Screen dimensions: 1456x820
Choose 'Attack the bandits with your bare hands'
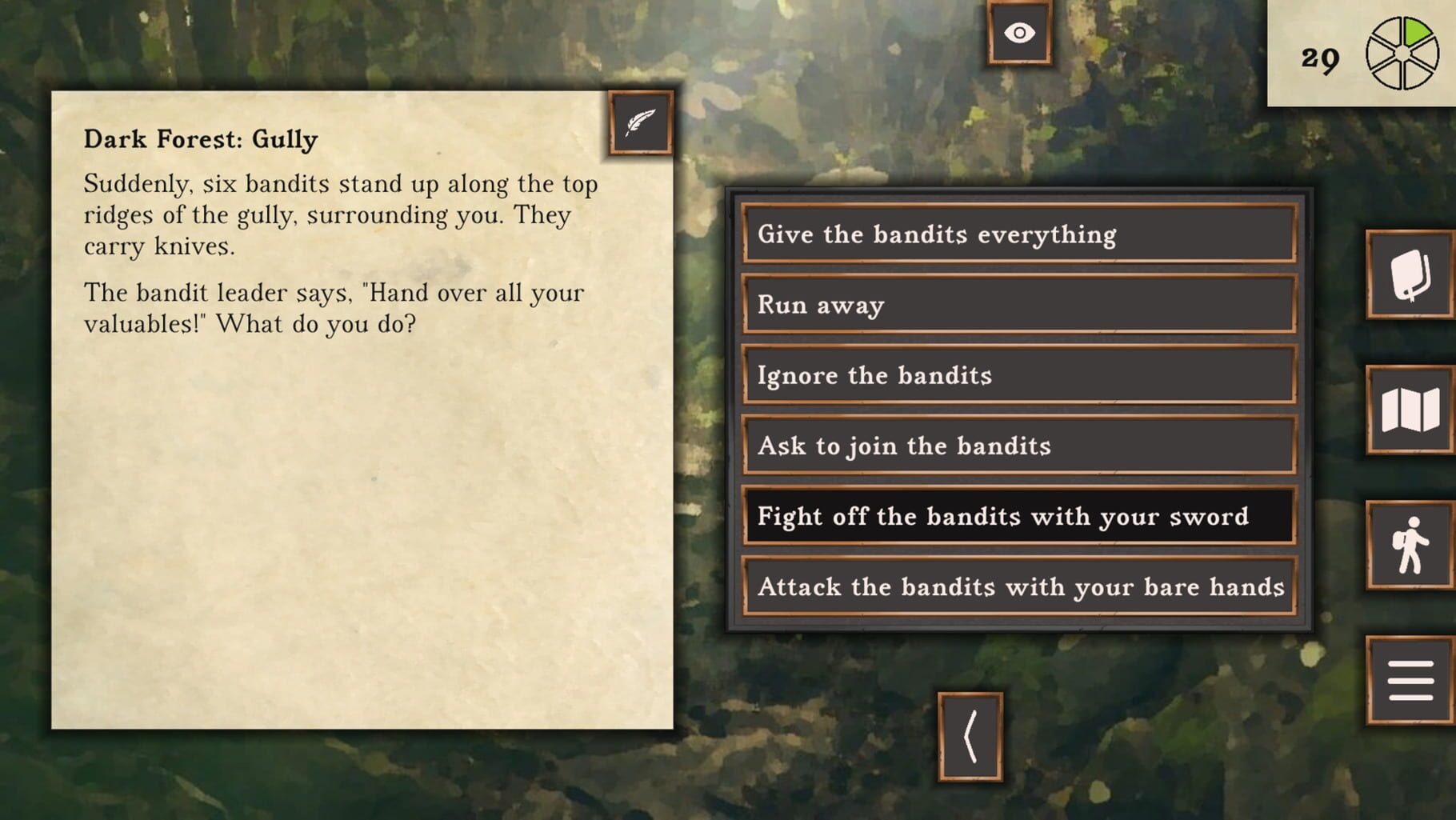pos(1018,587)
